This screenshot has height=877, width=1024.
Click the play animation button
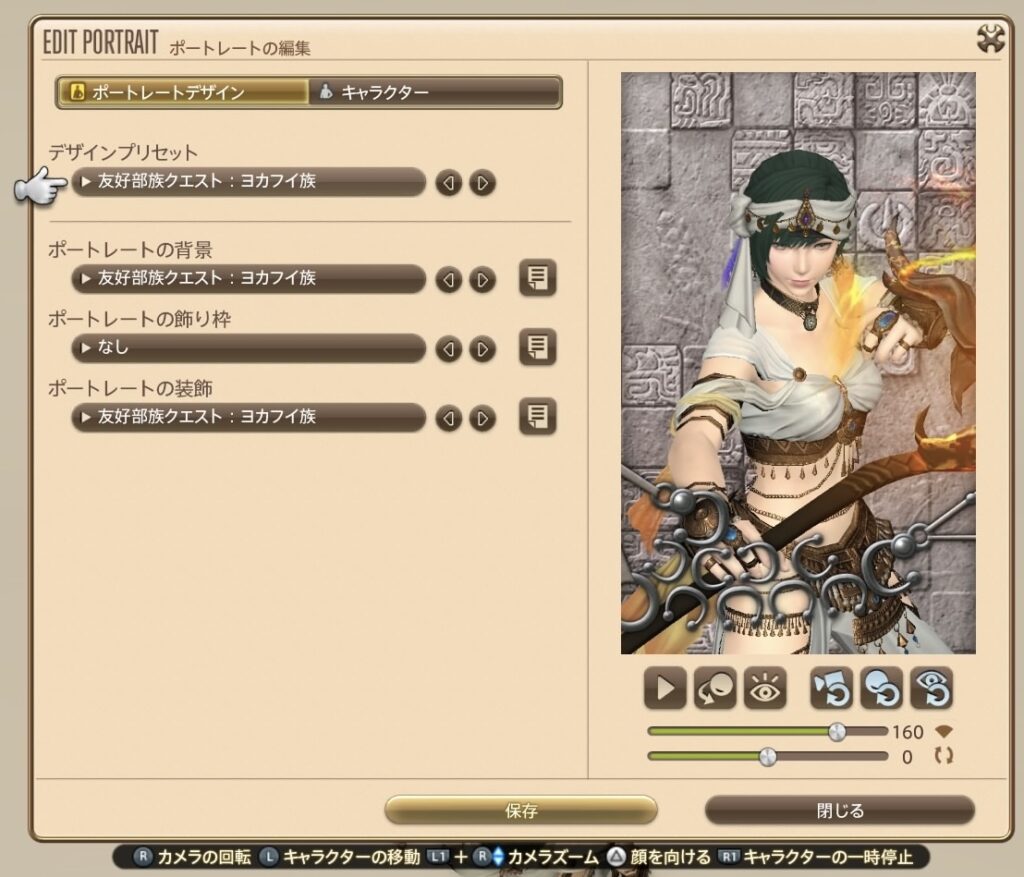point(665,688)
